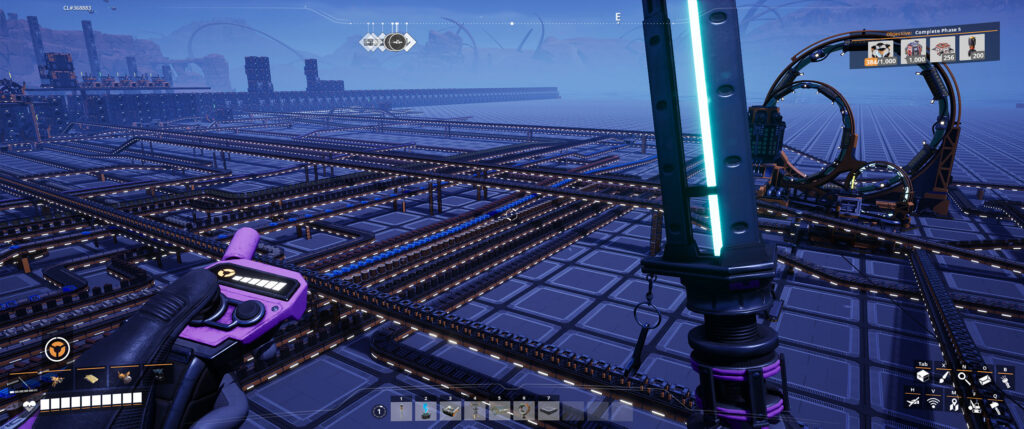Image resolution: width=1024 pixels, height=429 pixels.
Task: Select the blue lightning hotbar slot
Action: pyautogui.click(x=426, y=410)
